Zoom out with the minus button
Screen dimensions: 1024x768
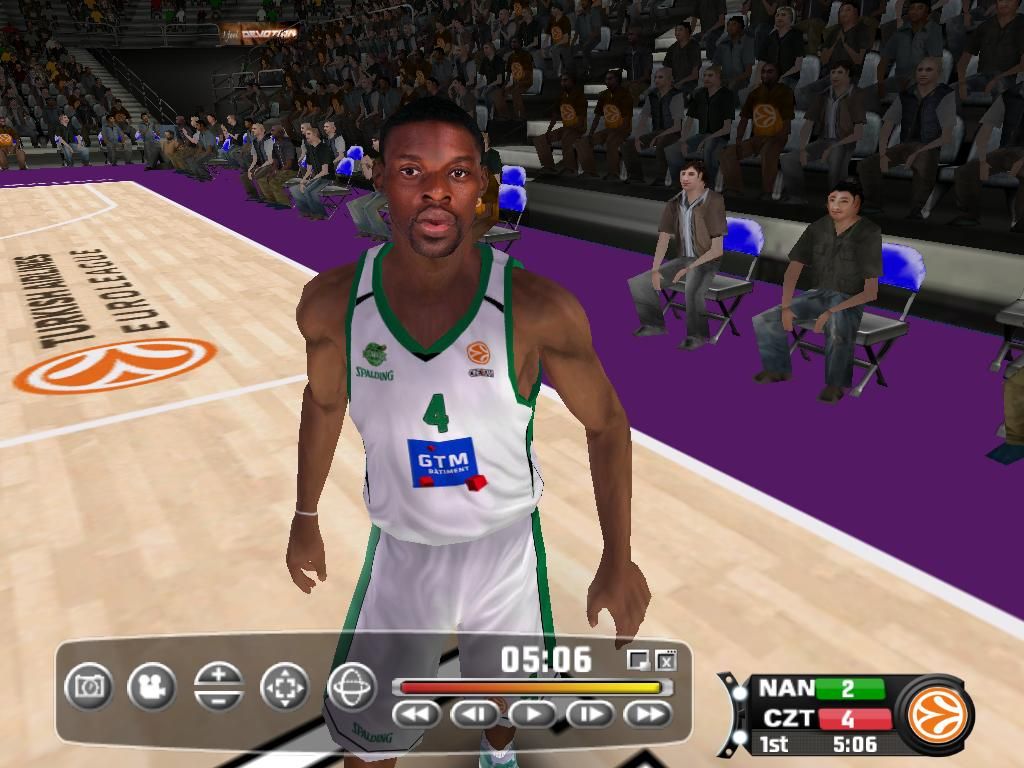(219, 699)
